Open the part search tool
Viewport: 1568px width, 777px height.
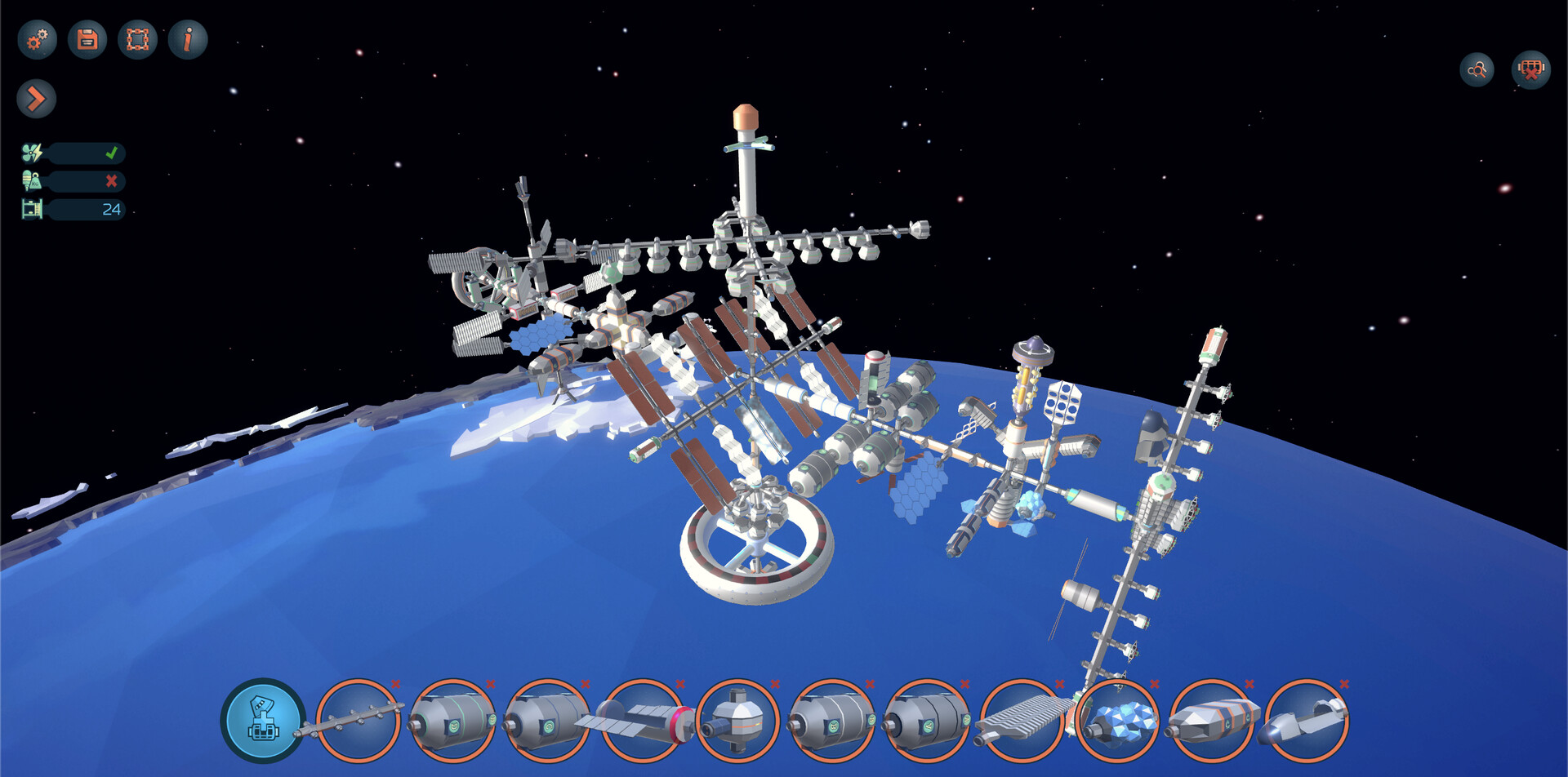(1477, 70)
